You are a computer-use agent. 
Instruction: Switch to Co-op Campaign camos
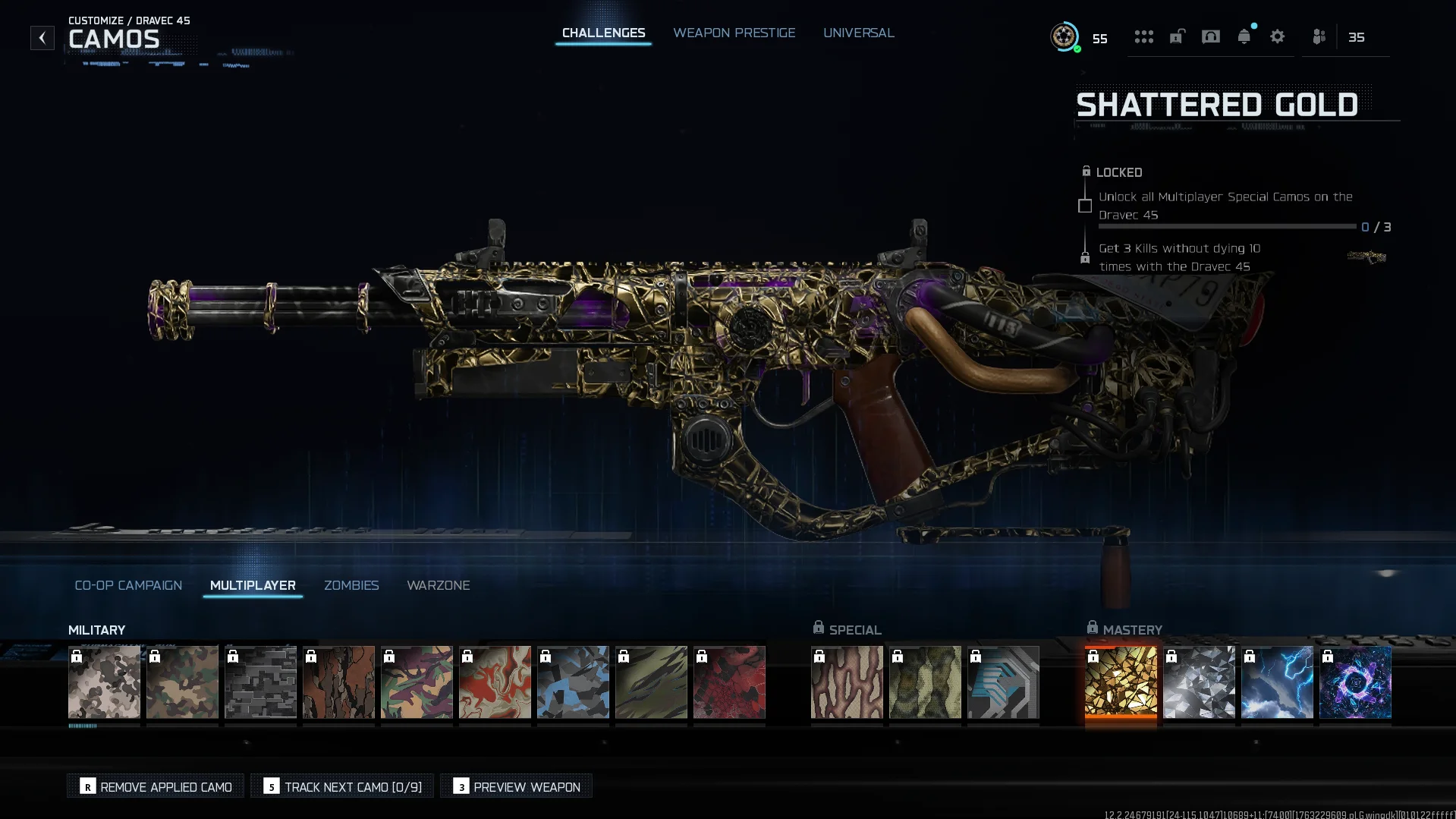click(x=128, y=585)
